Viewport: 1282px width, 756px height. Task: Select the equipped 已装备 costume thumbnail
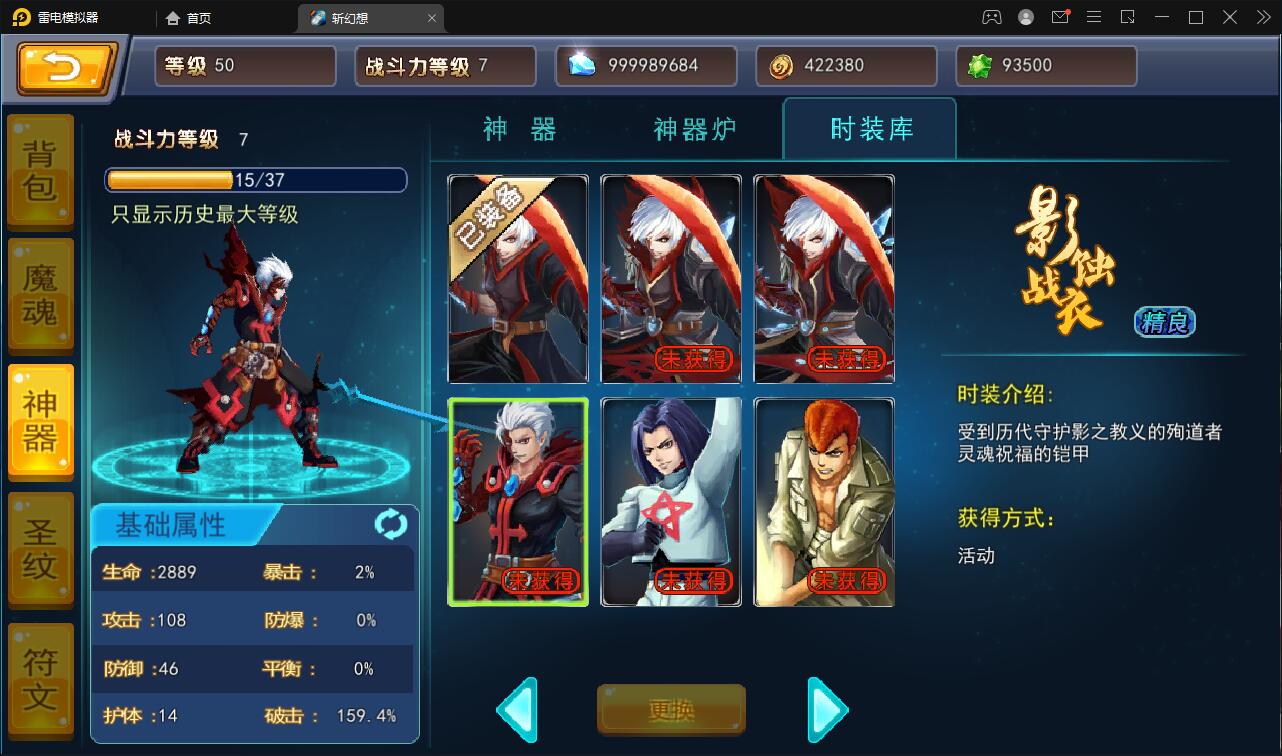click(518, 278)
